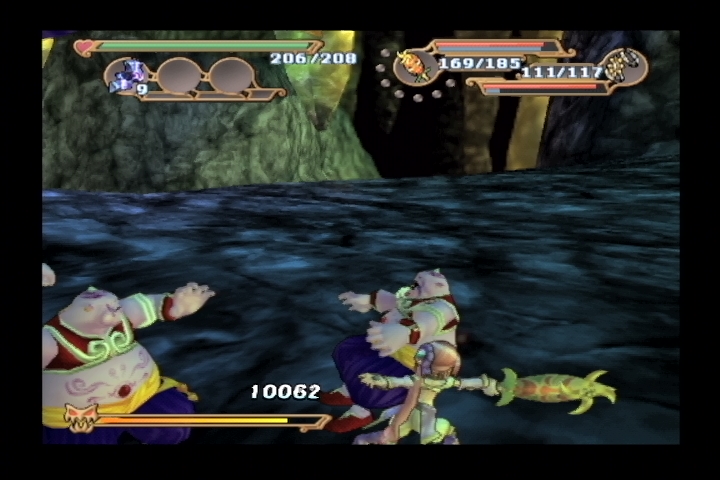Choose the ranged weapon icon at top right

point(627,66)
